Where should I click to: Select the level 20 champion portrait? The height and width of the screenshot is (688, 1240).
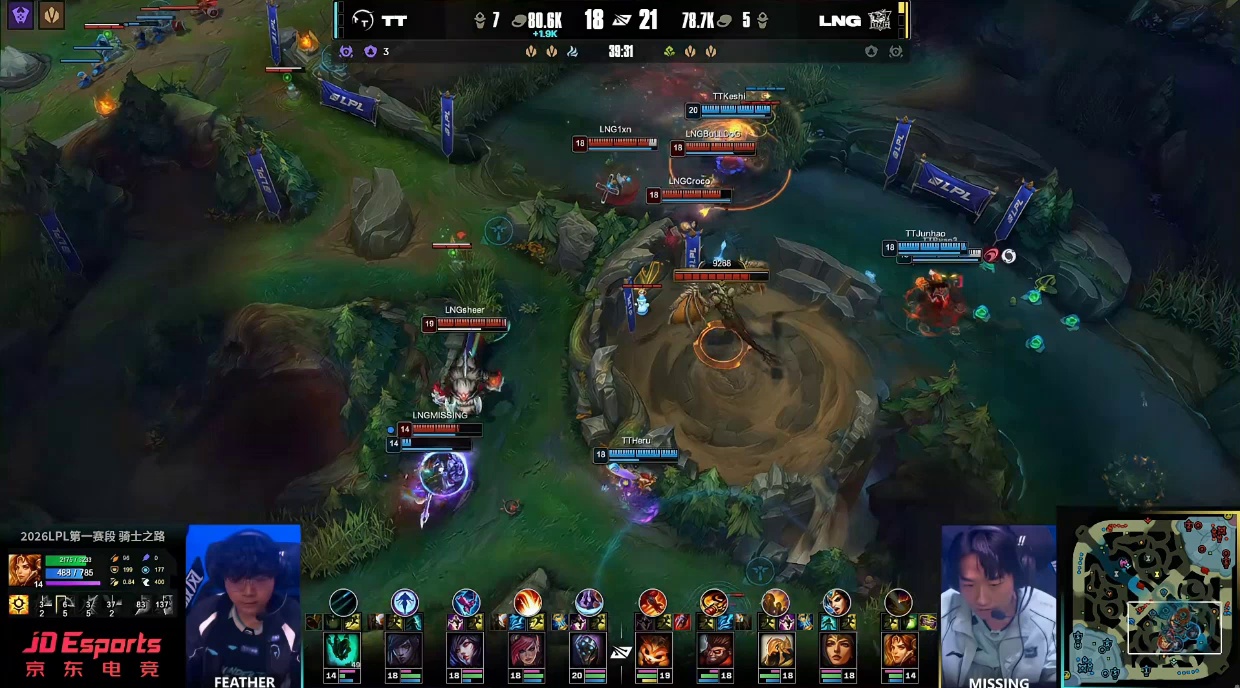(588, 651)
